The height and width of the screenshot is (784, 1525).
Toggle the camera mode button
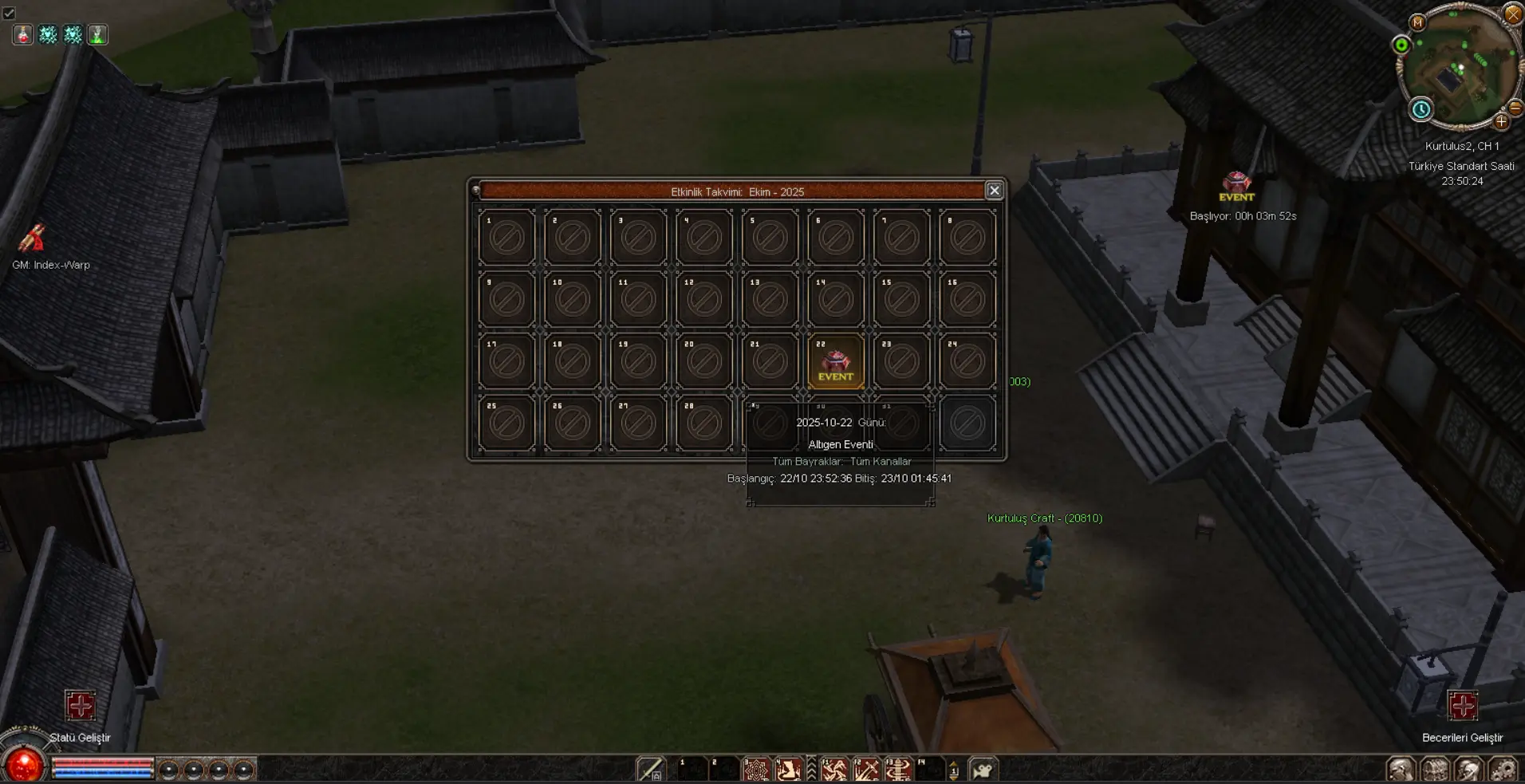983,770
